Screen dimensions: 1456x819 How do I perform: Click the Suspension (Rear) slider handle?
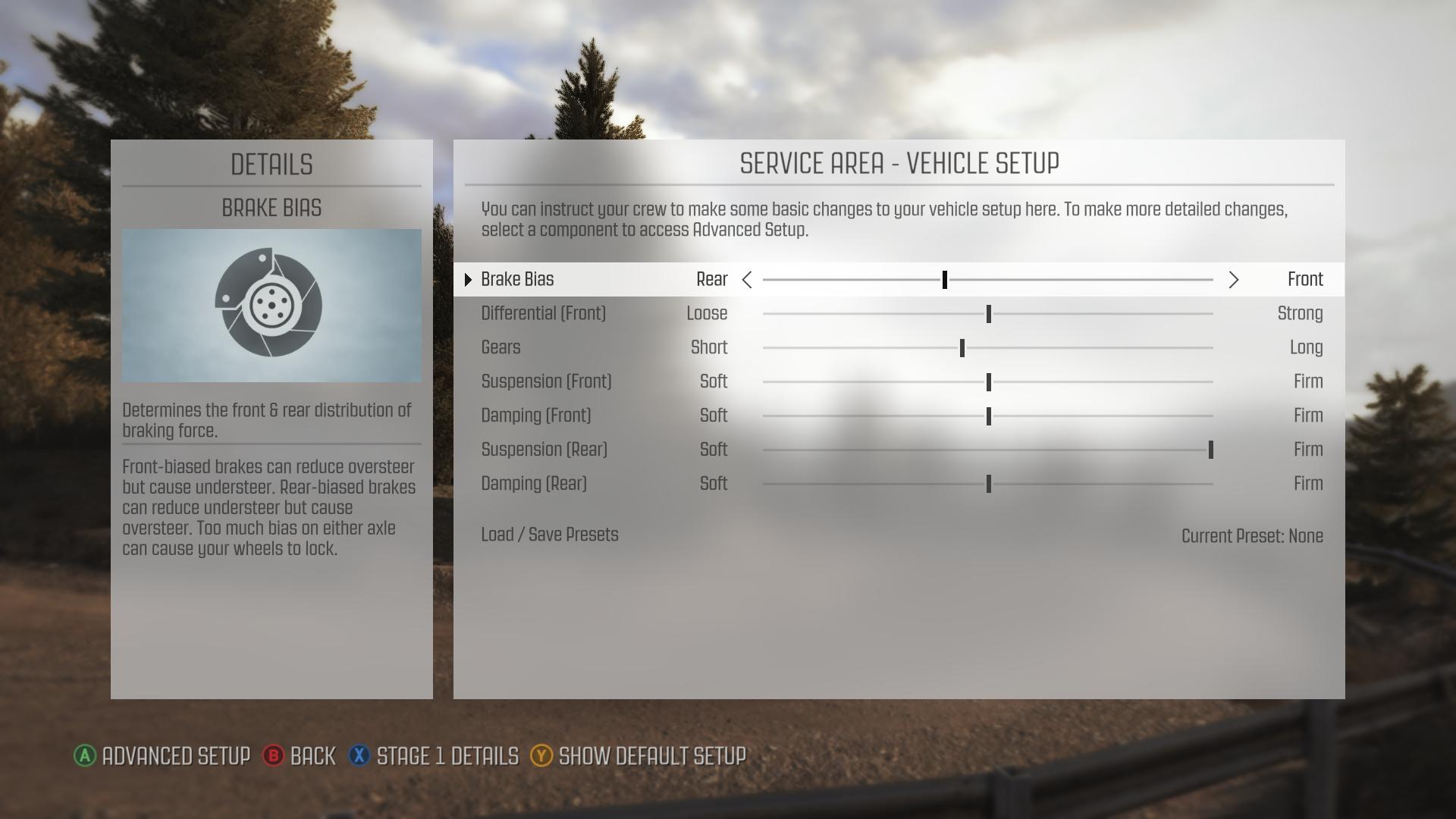click(1210, 450)
